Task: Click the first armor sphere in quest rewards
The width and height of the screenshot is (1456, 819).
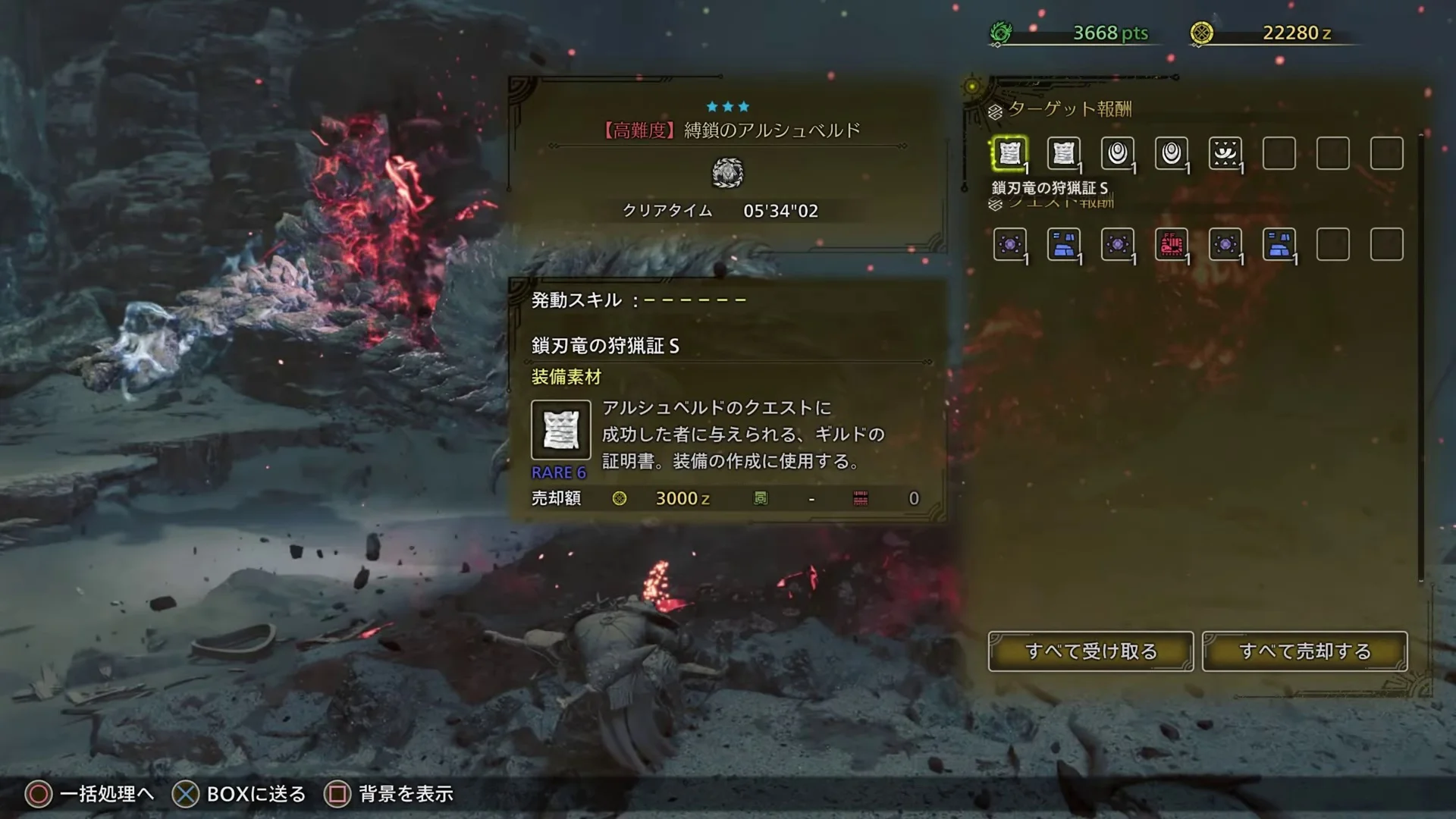Action: click(1009, 244)
